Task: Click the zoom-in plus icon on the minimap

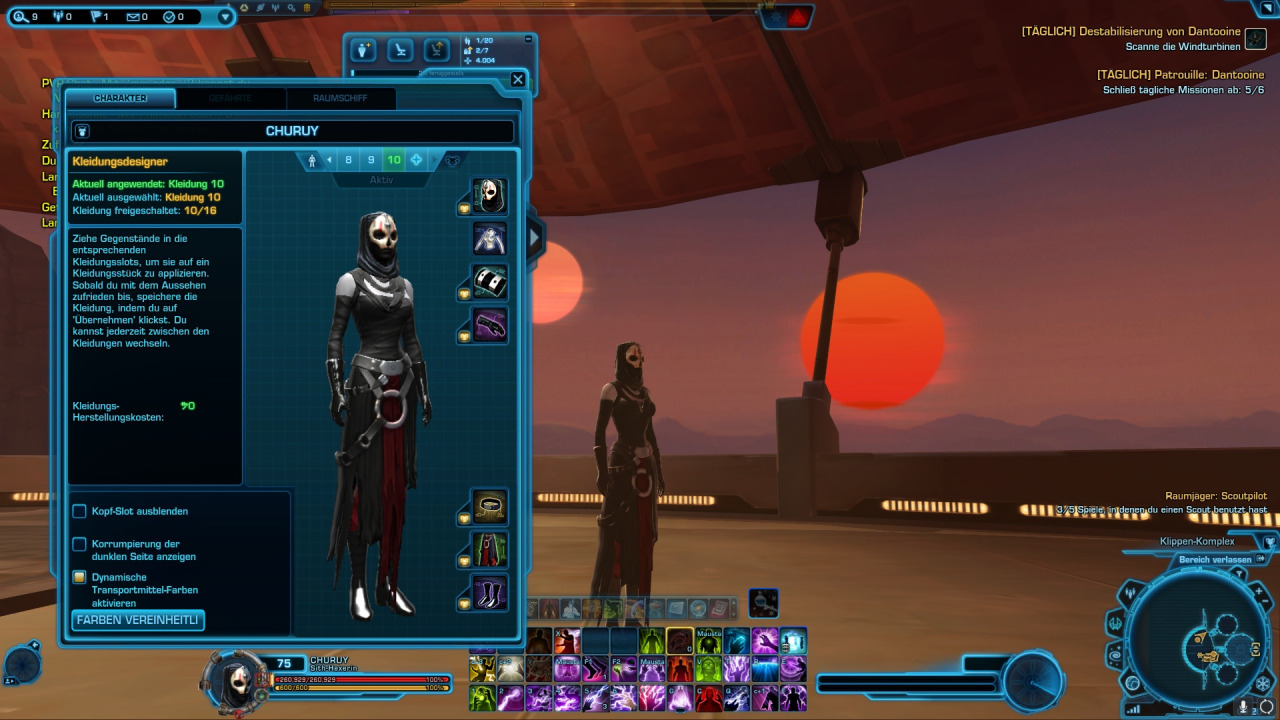Action: pos(1260,592)
